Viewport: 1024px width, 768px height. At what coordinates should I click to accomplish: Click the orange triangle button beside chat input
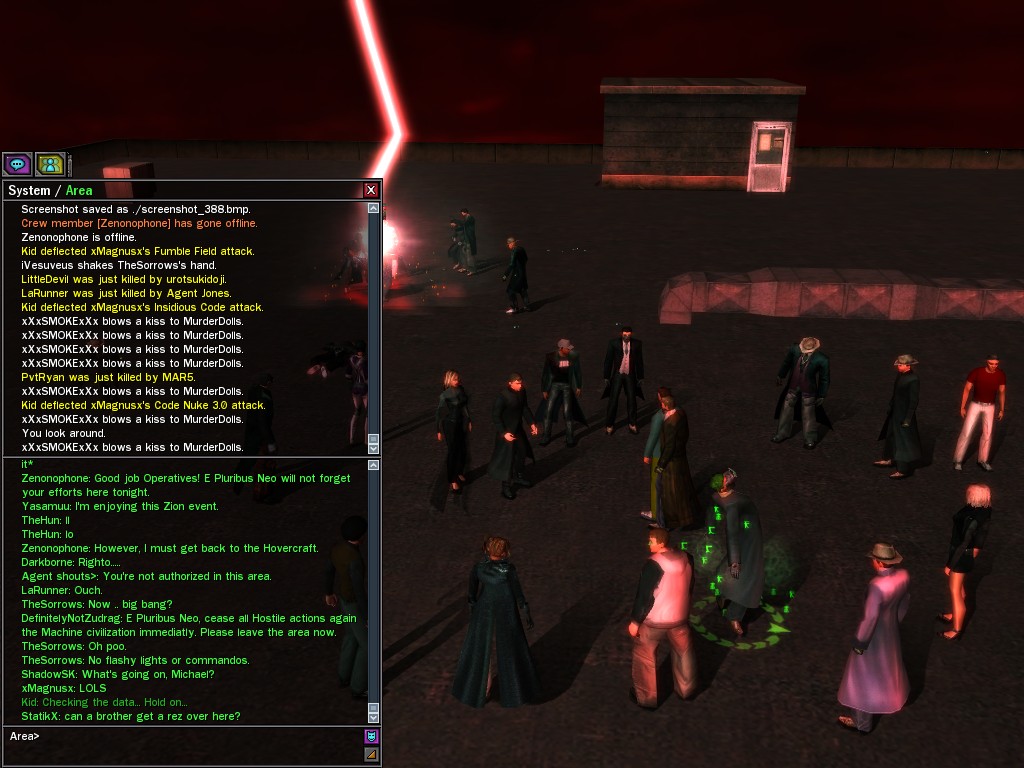(371, 754)
